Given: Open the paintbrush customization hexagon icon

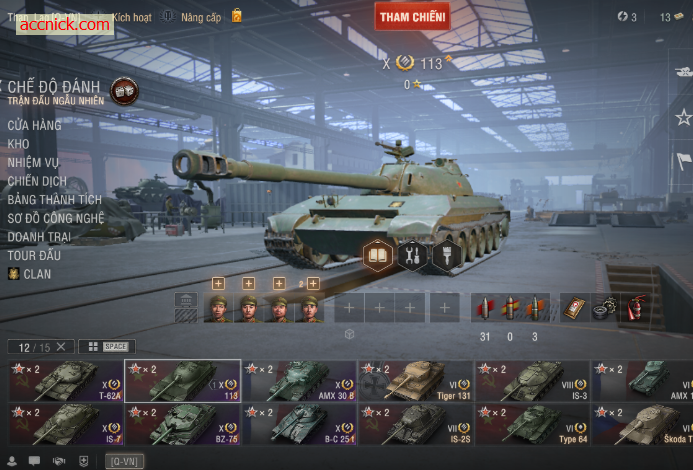Looking at the screenshot, I should (x=445, y=256).
